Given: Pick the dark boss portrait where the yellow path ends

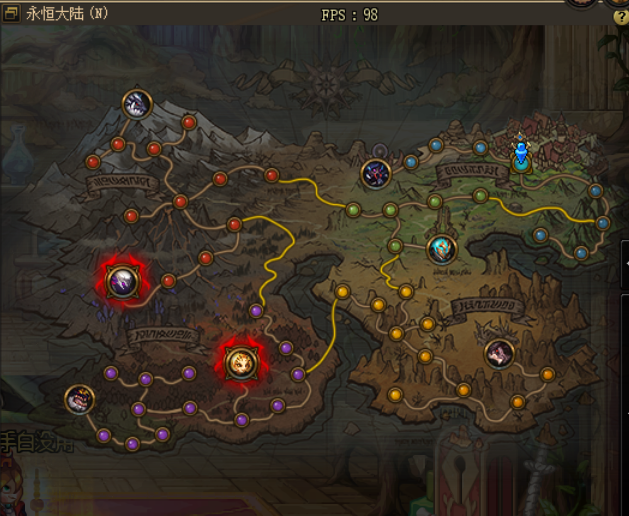Looking at the screenshot, I should point(375,173).
